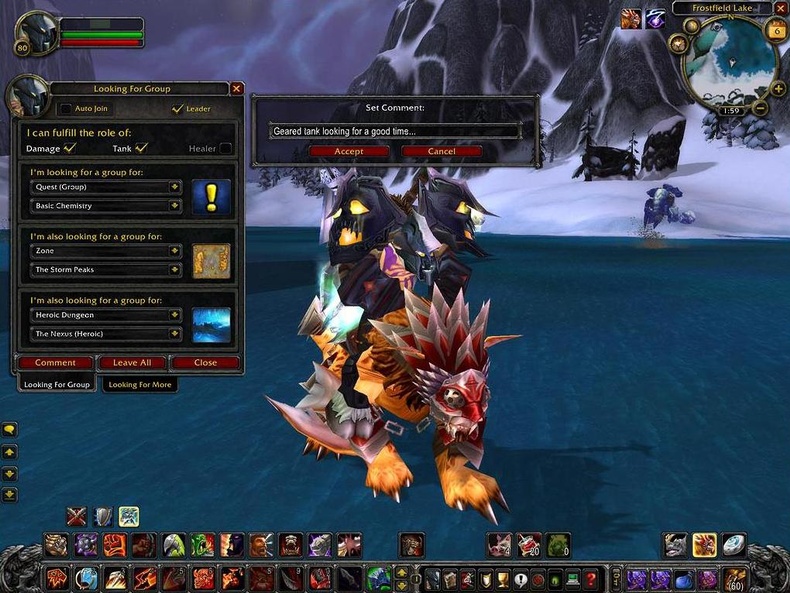Open the Basic Chemistry quest dropdown
This screenshot has height=593, width=790.
click(175, 206)
